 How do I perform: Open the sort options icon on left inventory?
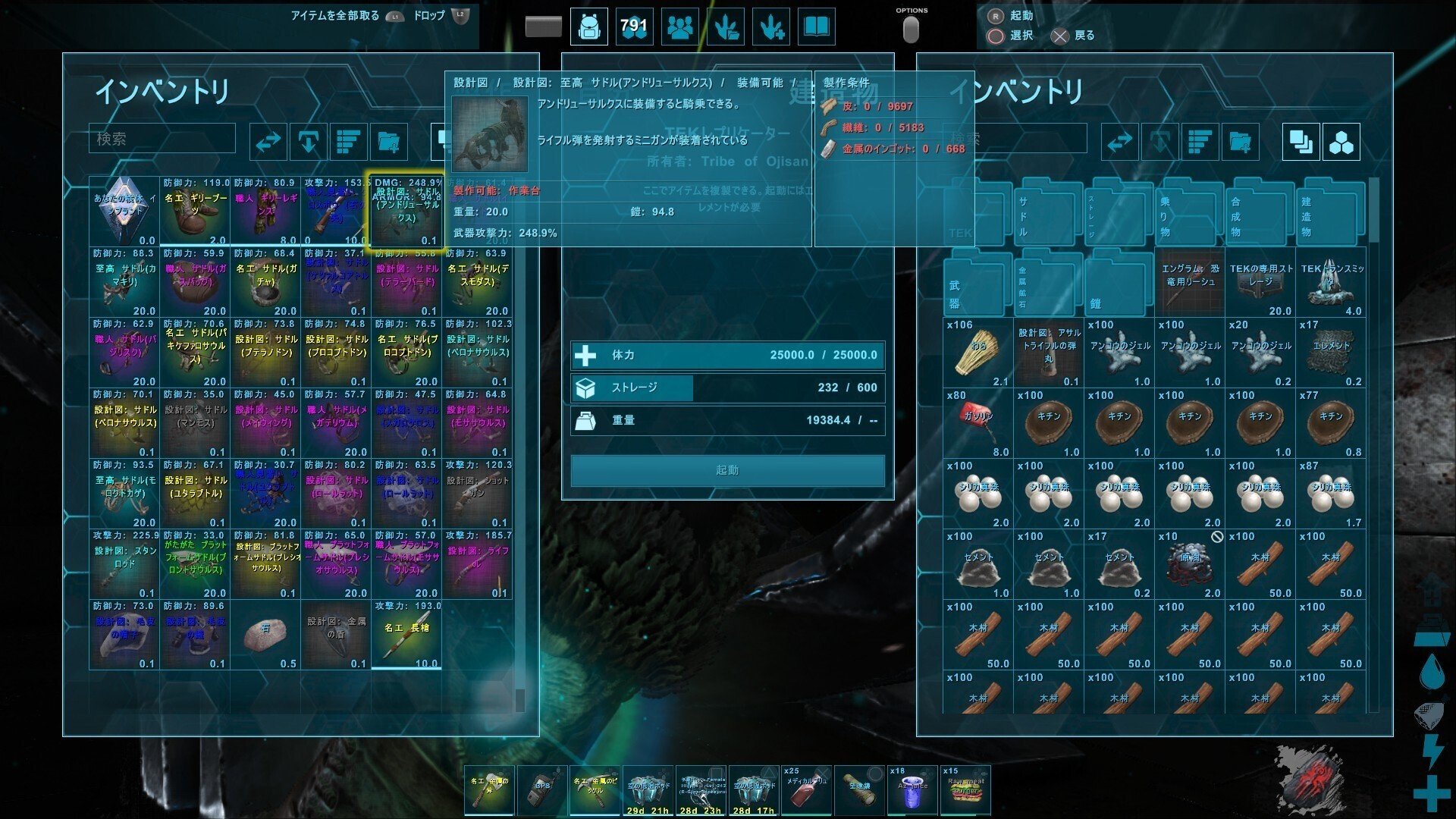click(347, 141)
